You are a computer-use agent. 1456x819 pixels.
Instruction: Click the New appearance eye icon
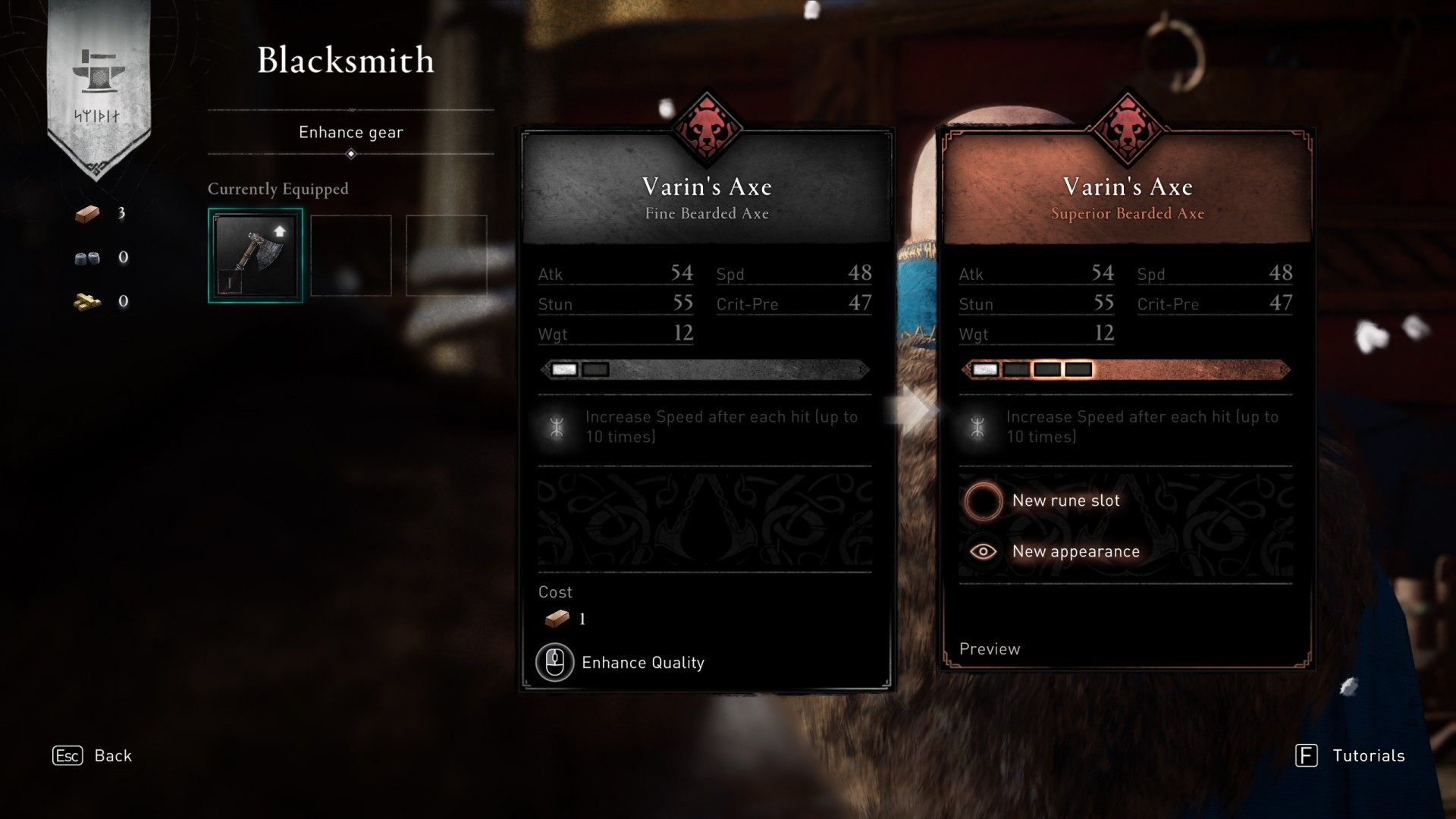[983, 551]
